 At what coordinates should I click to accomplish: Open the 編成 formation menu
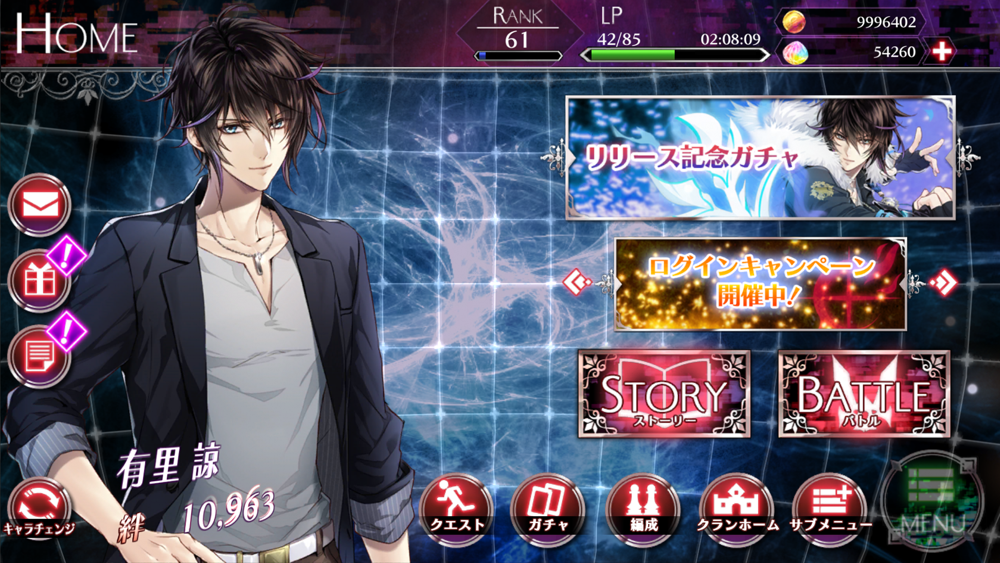(638, 505)
